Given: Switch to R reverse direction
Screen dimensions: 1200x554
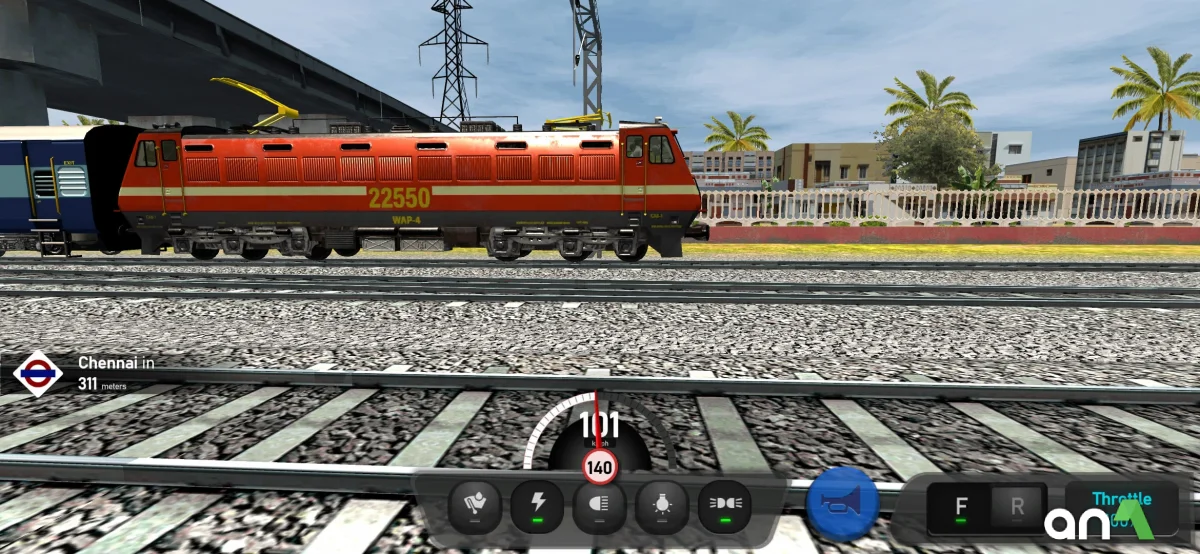Looking at the screenshot, I should tap(1017, 507).
